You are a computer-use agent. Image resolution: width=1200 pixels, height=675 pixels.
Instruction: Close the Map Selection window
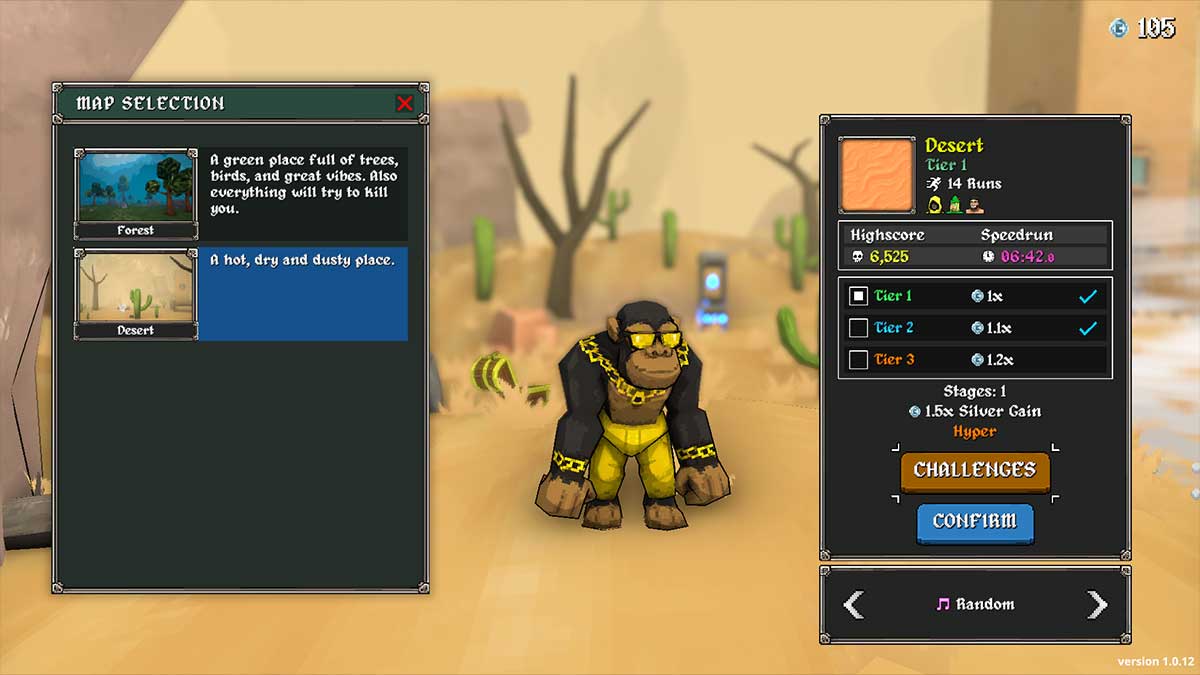[x=404, y=103]
